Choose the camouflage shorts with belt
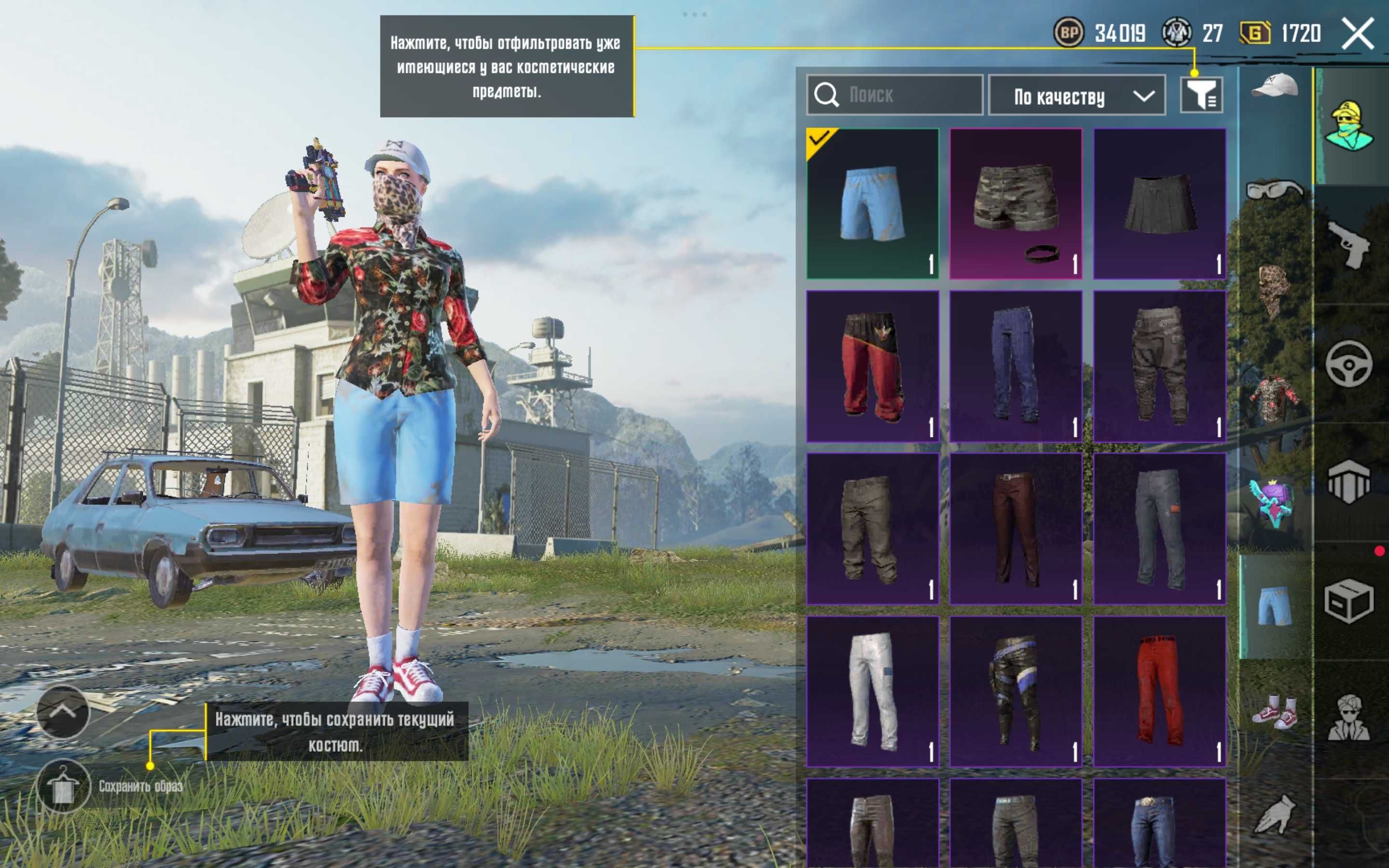Screen dimensions: 1389x868 (1016, 203)
